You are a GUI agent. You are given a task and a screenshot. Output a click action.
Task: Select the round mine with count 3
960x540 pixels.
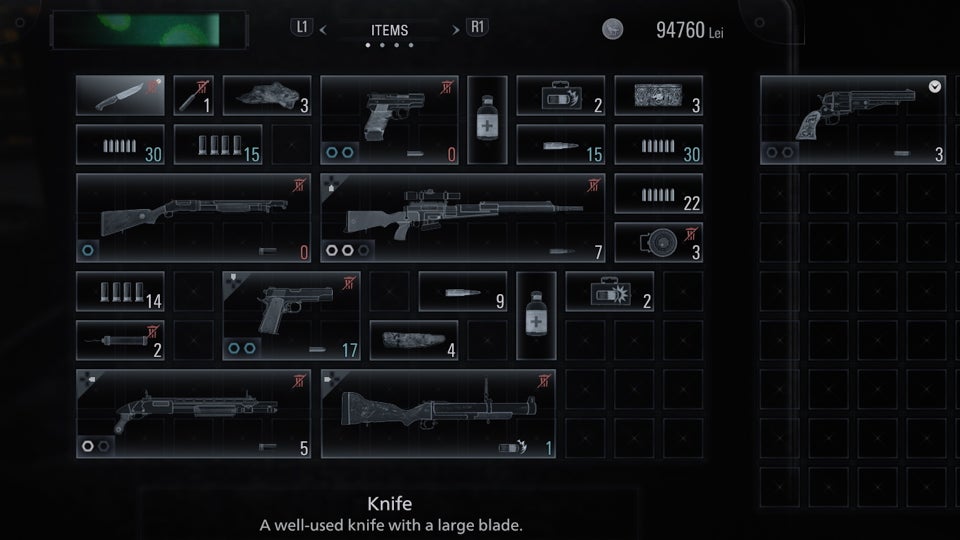658,242
